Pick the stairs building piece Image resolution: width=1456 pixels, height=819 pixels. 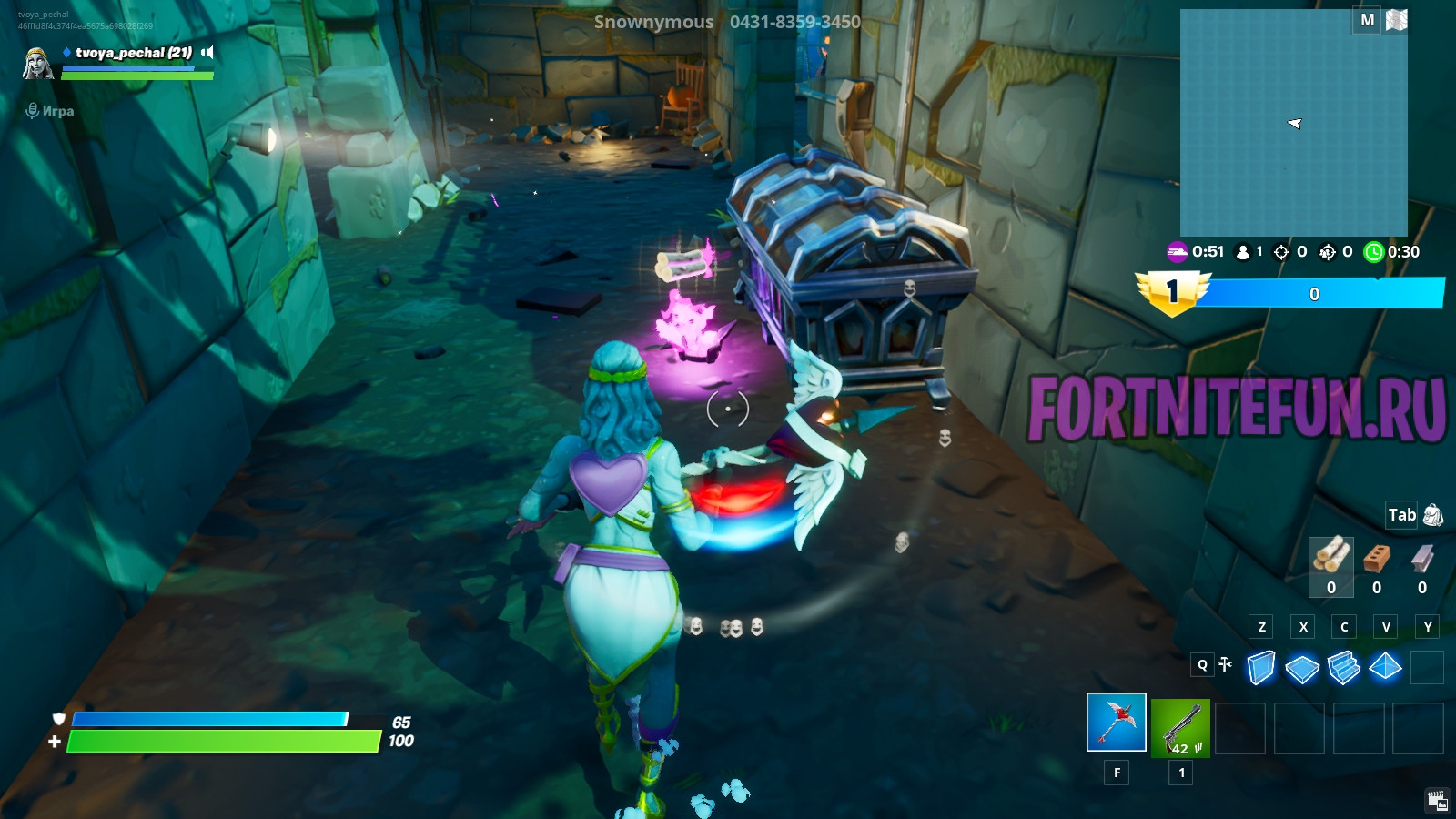(x=1343, y=667)
